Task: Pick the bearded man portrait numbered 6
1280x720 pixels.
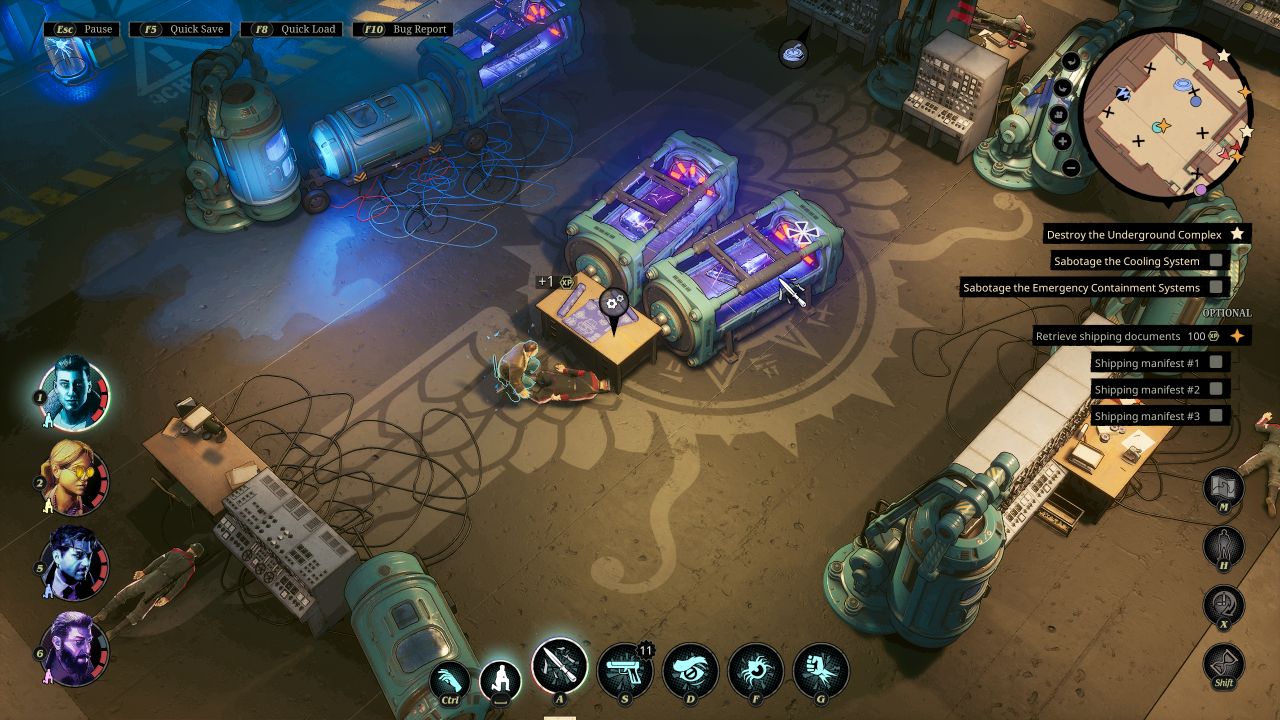Action: [x=73, y=649]
